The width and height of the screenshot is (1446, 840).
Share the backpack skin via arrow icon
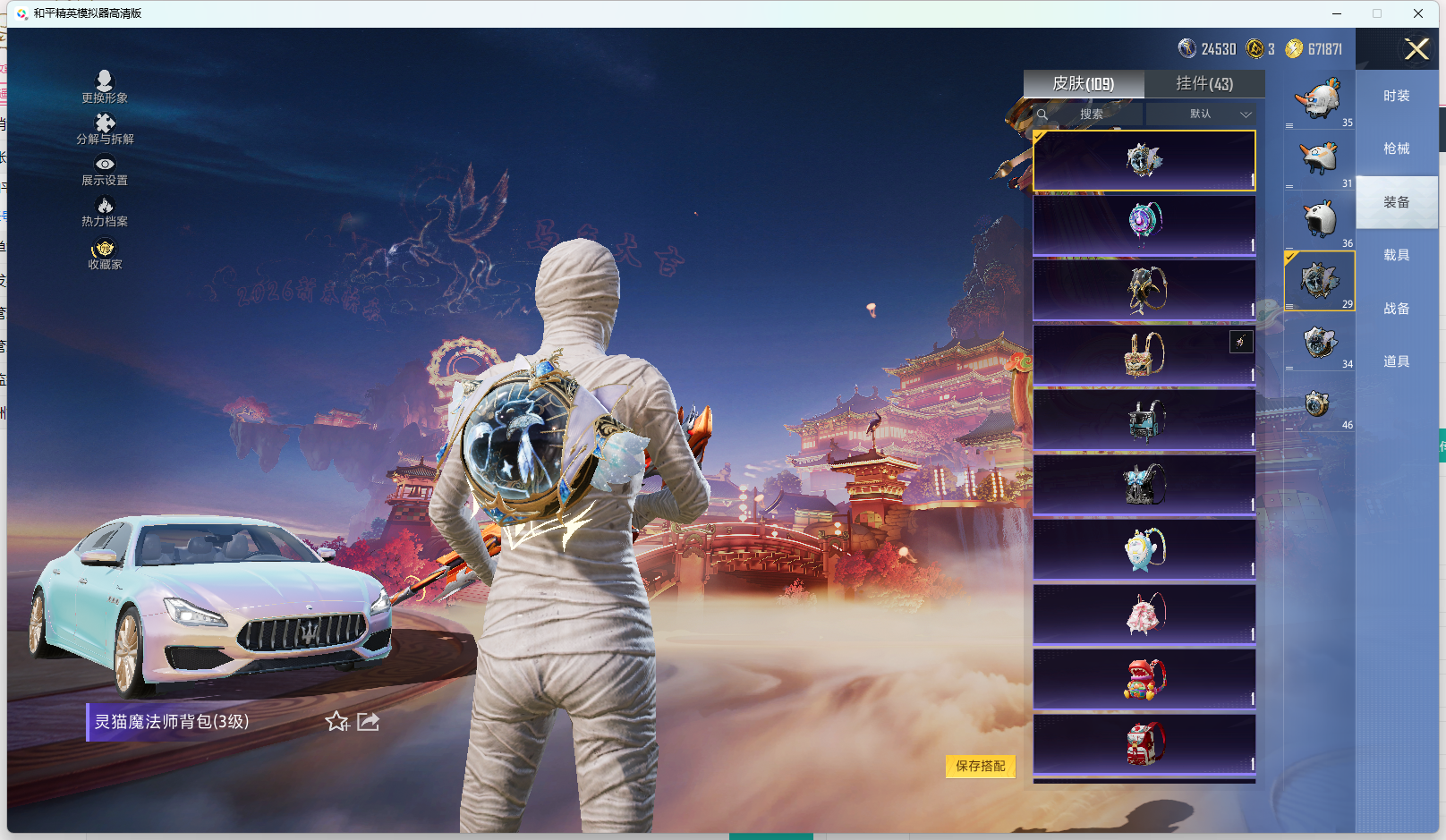[368, 721]
